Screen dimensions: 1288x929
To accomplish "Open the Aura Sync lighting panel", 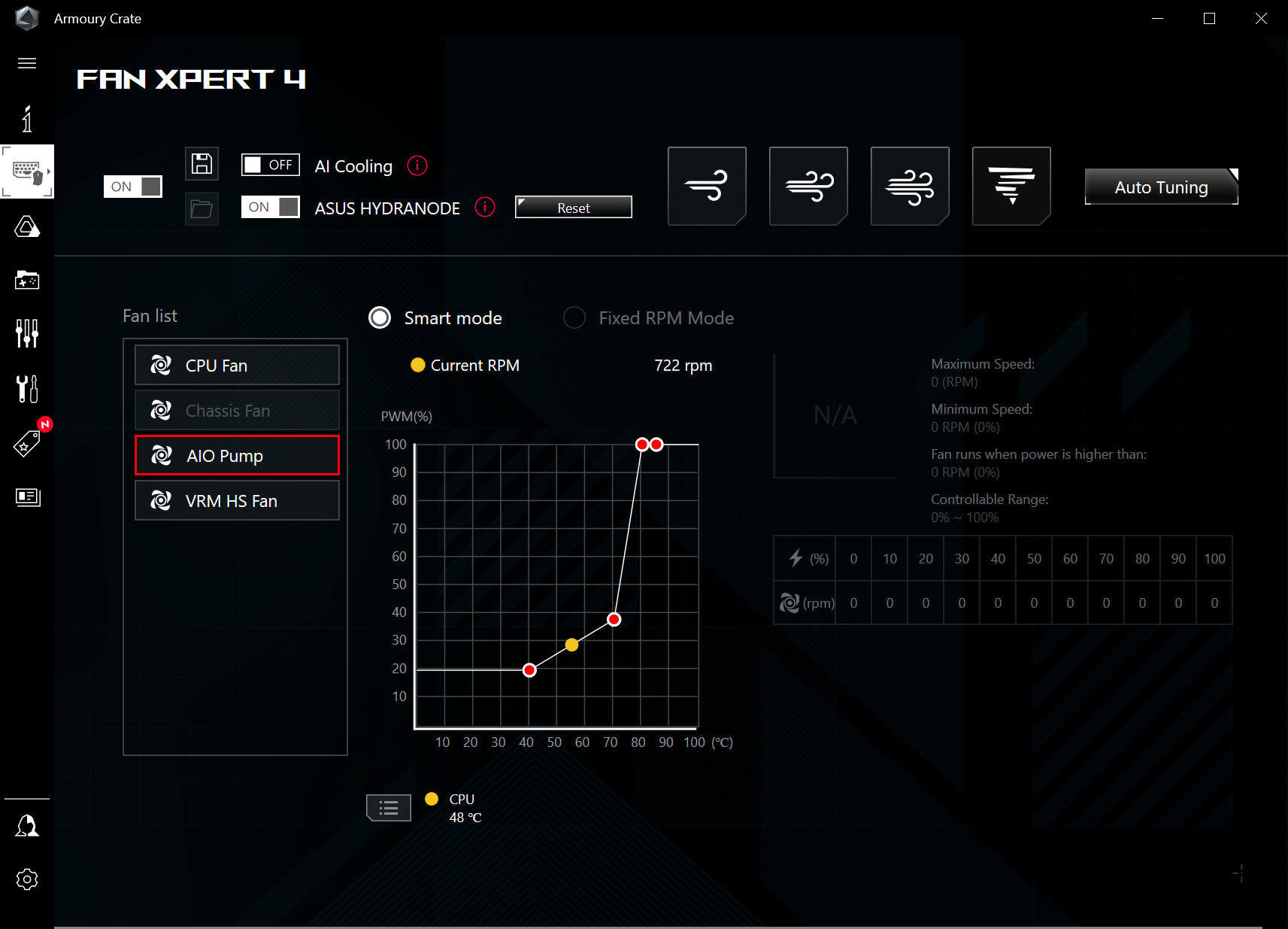I will point(27,226).
